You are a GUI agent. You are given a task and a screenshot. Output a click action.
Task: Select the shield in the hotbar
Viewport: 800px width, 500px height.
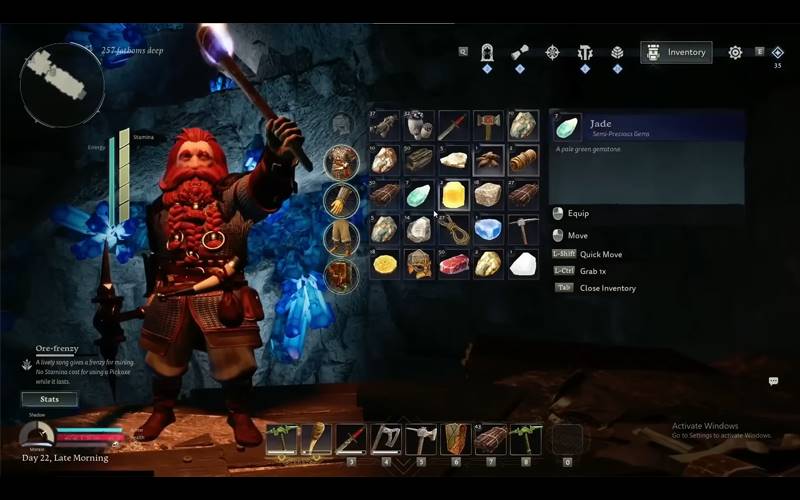click(455, 438)
